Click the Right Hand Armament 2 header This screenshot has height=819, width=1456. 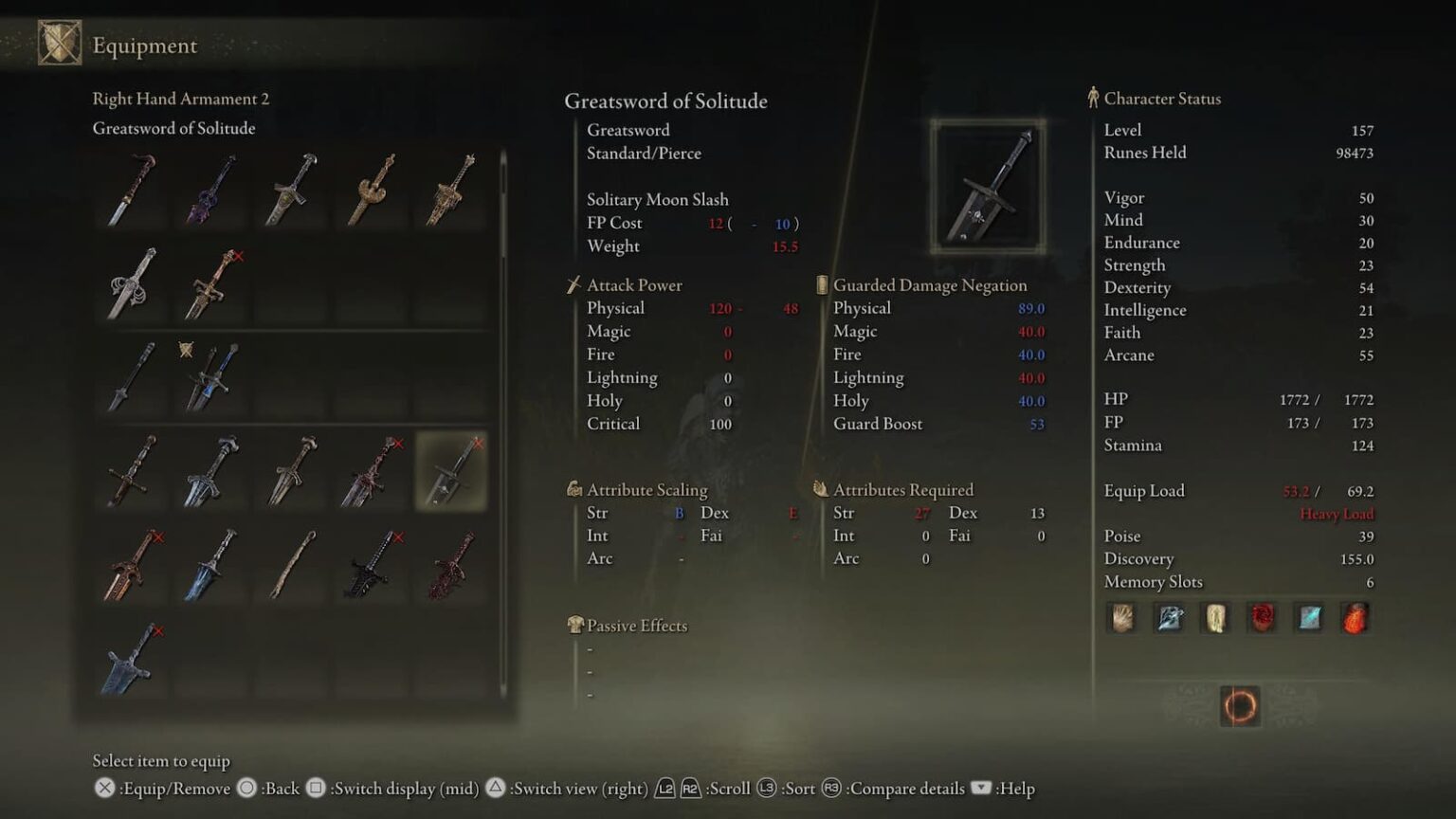pyautogui.click(x=180, y=99)
